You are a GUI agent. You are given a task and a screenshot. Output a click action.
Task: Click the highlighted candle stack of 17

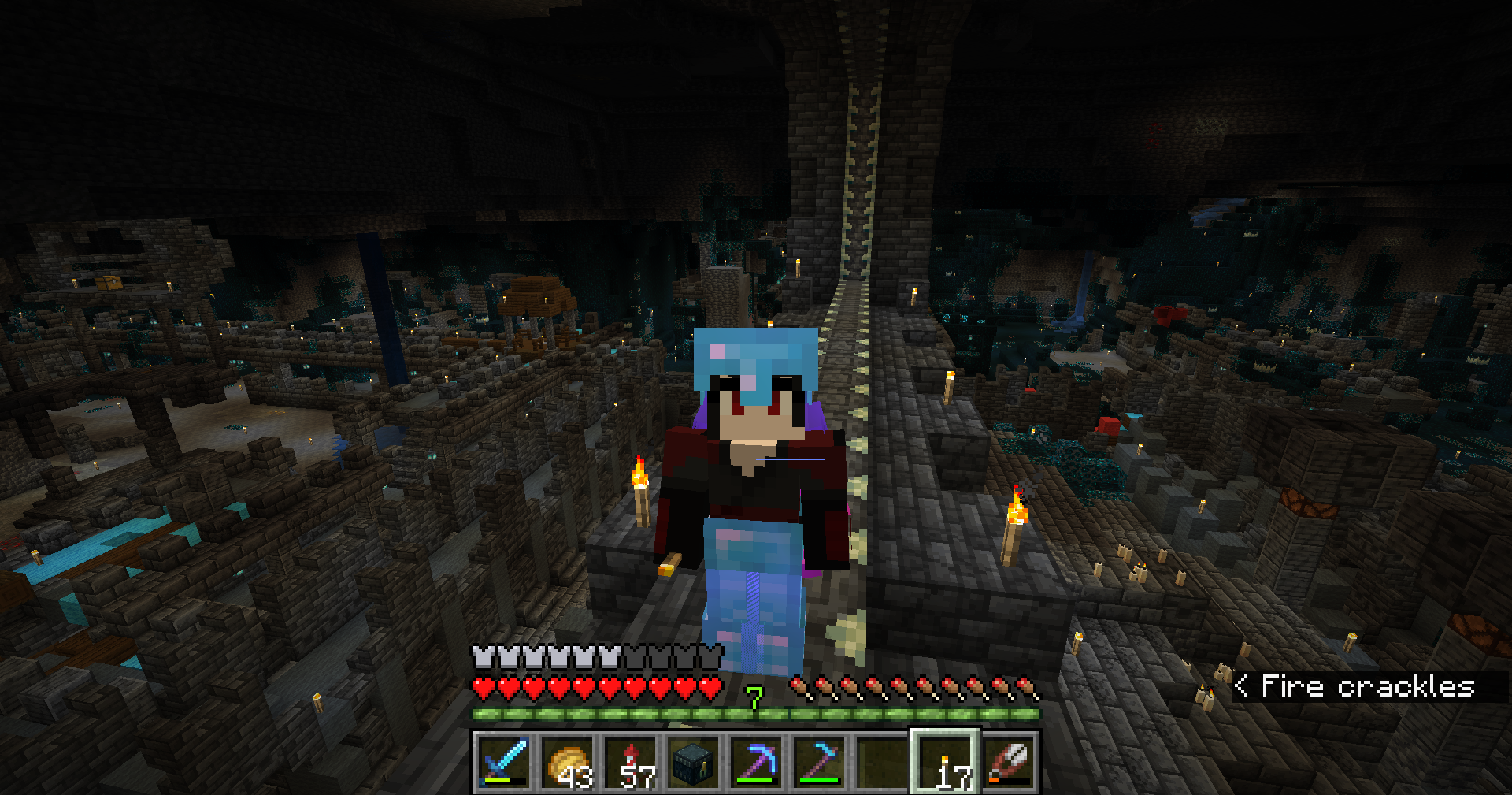tap(945, 761)
